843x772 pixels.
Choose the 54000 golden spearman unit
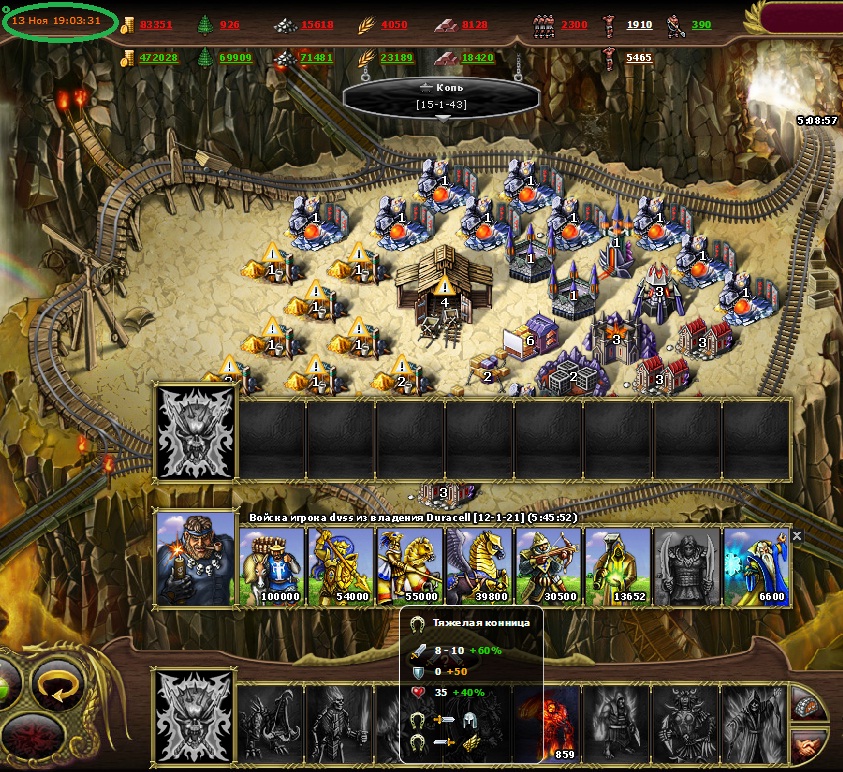click(341, 566)
